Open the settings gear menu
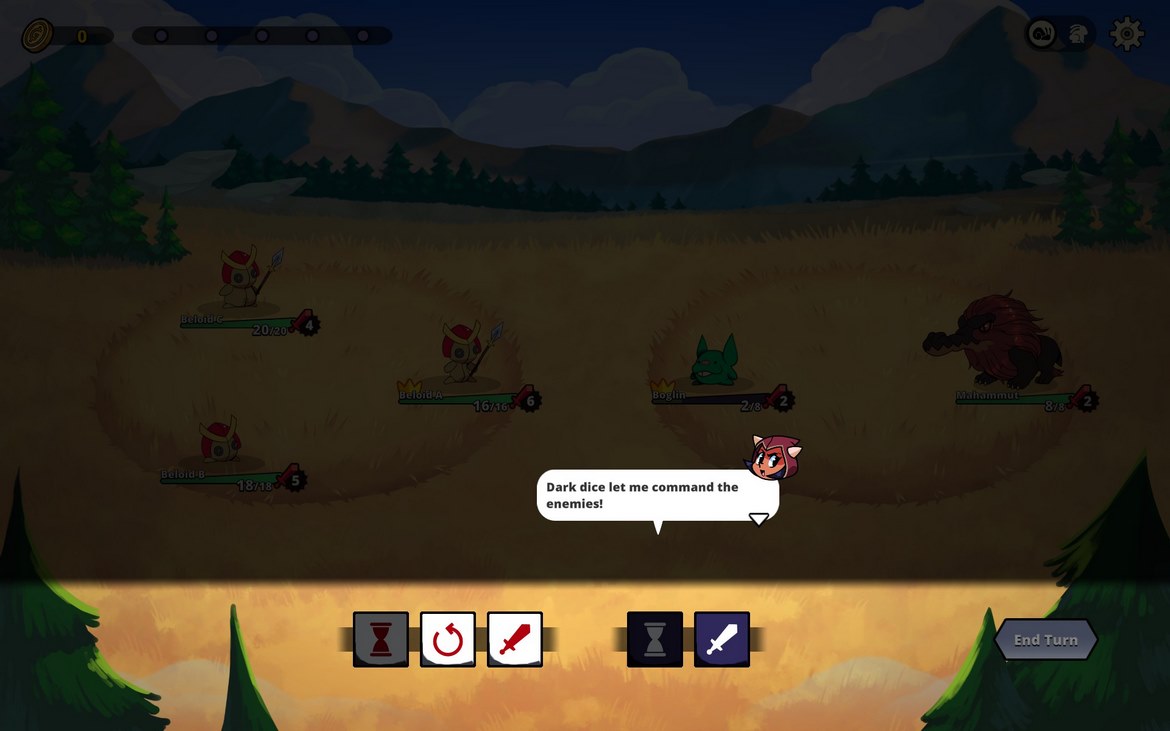 [x=1127, y=35]
